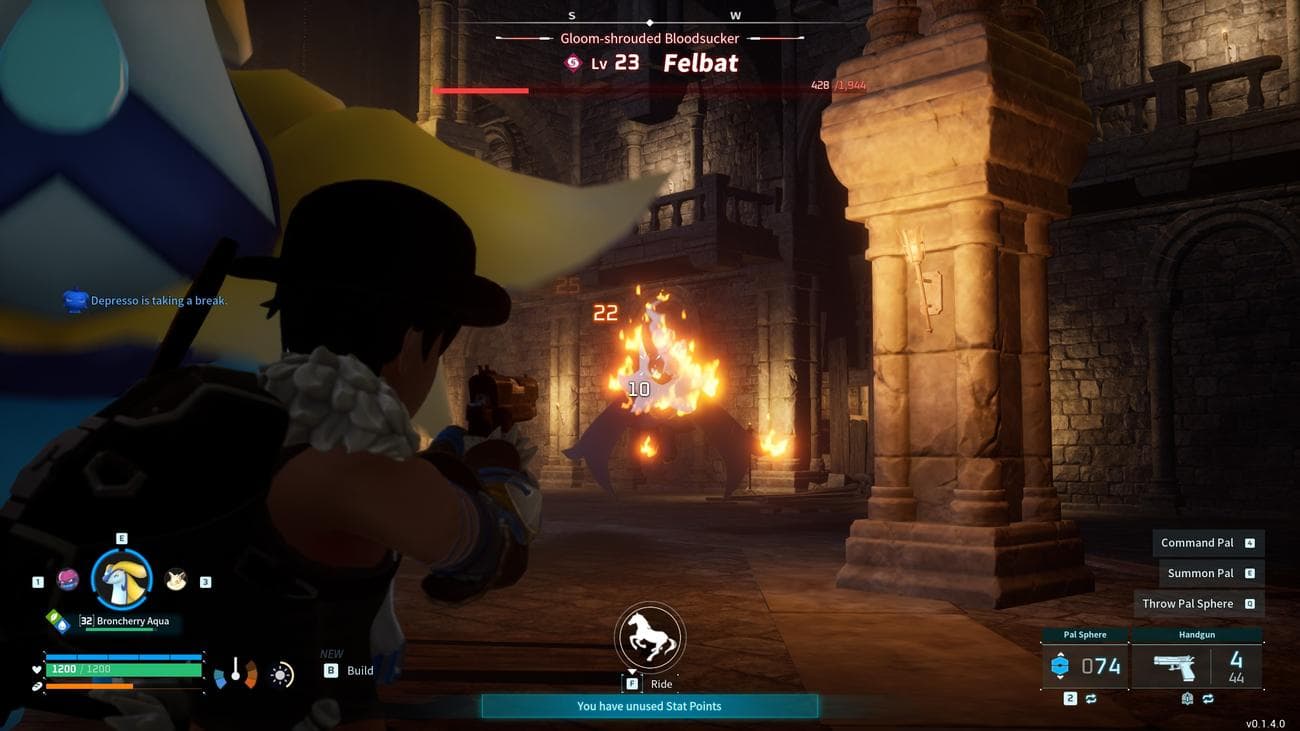Switch to the cream cat pal portrait

[176, 579]
